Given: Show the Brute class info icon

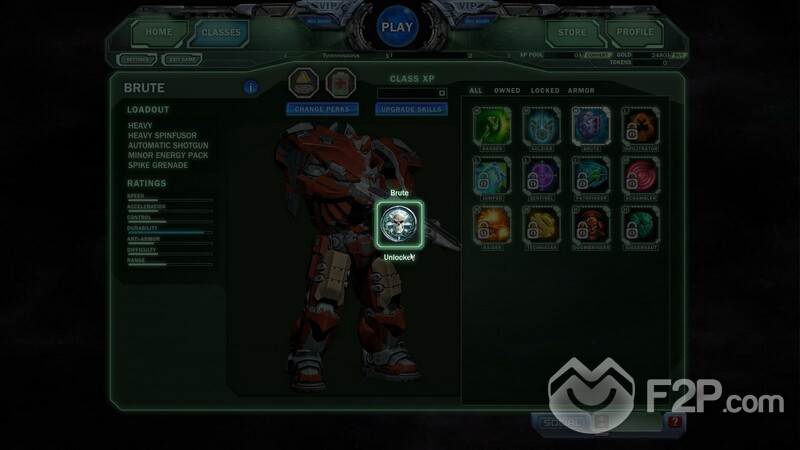Looking at the screenshot, I should point(250,86).
